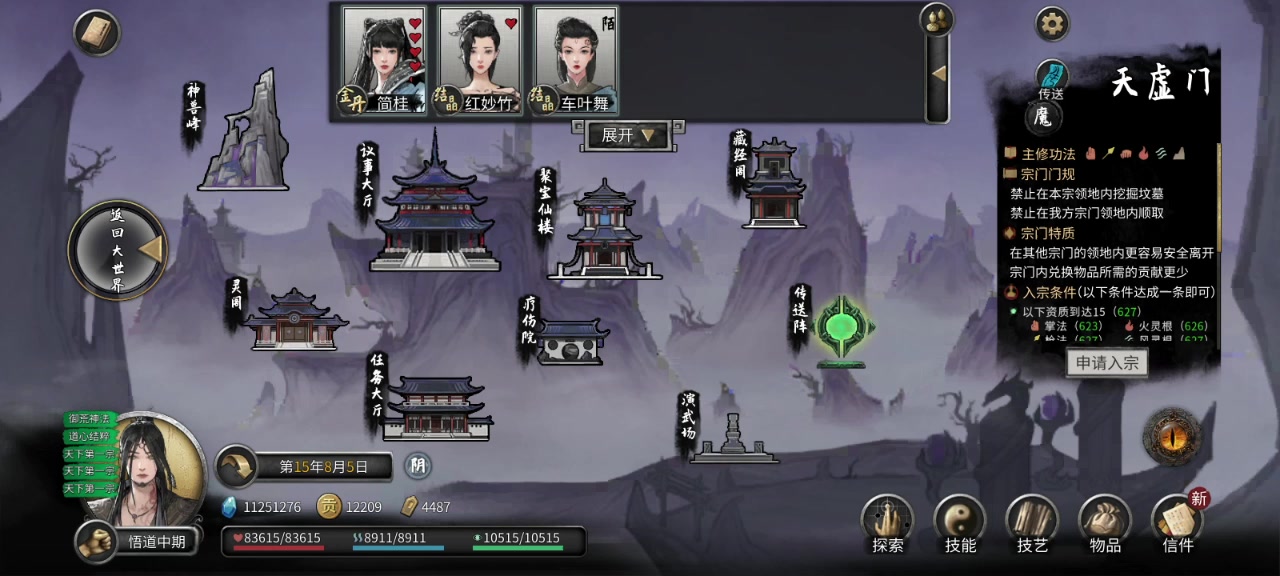Screen dimensions: 1280x576
Task: Click the 申请入宗 apply button
Action: 1106,363
